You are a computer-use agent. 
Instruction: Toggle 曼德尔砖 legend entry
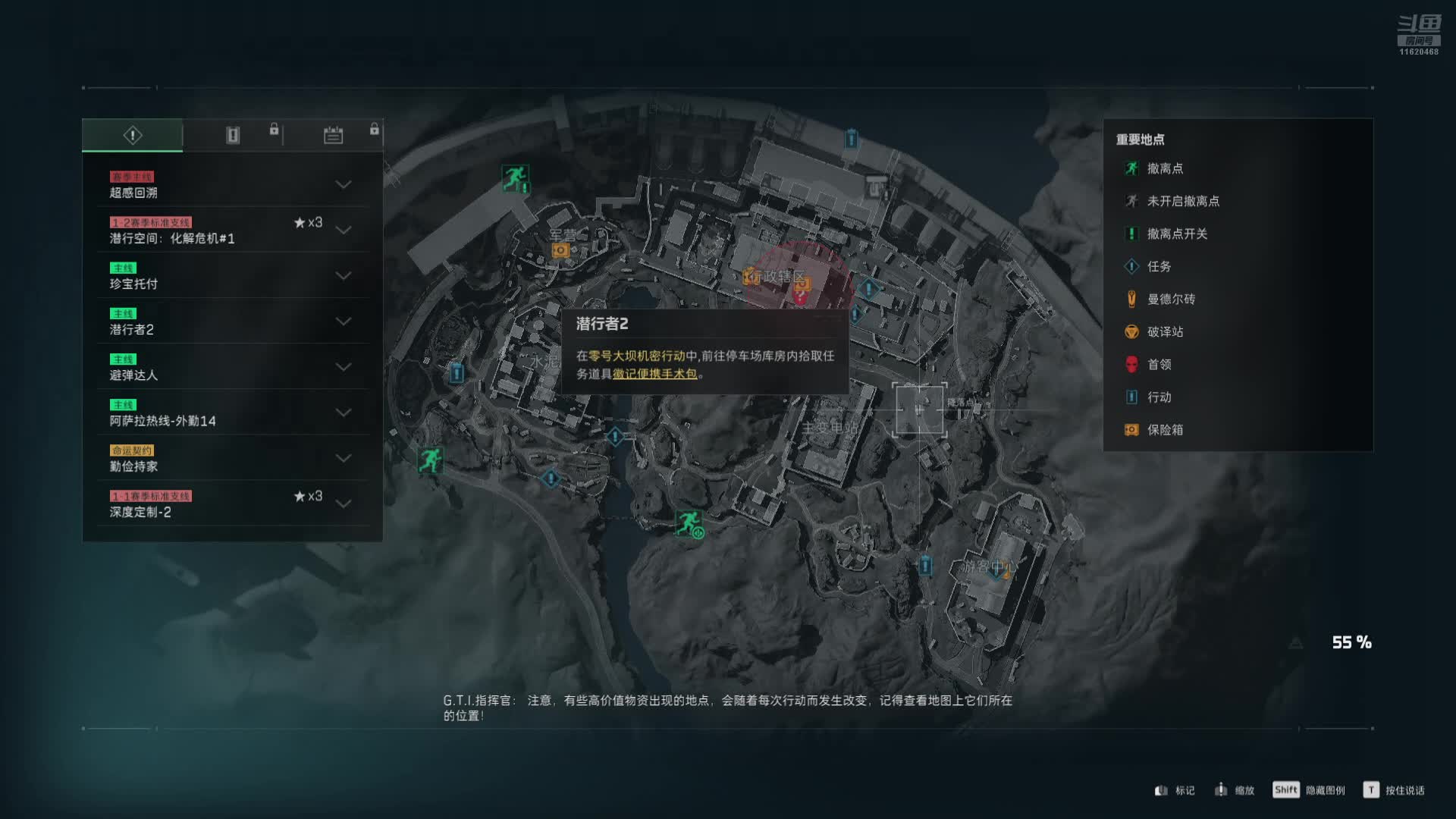tap(1170, 299)
